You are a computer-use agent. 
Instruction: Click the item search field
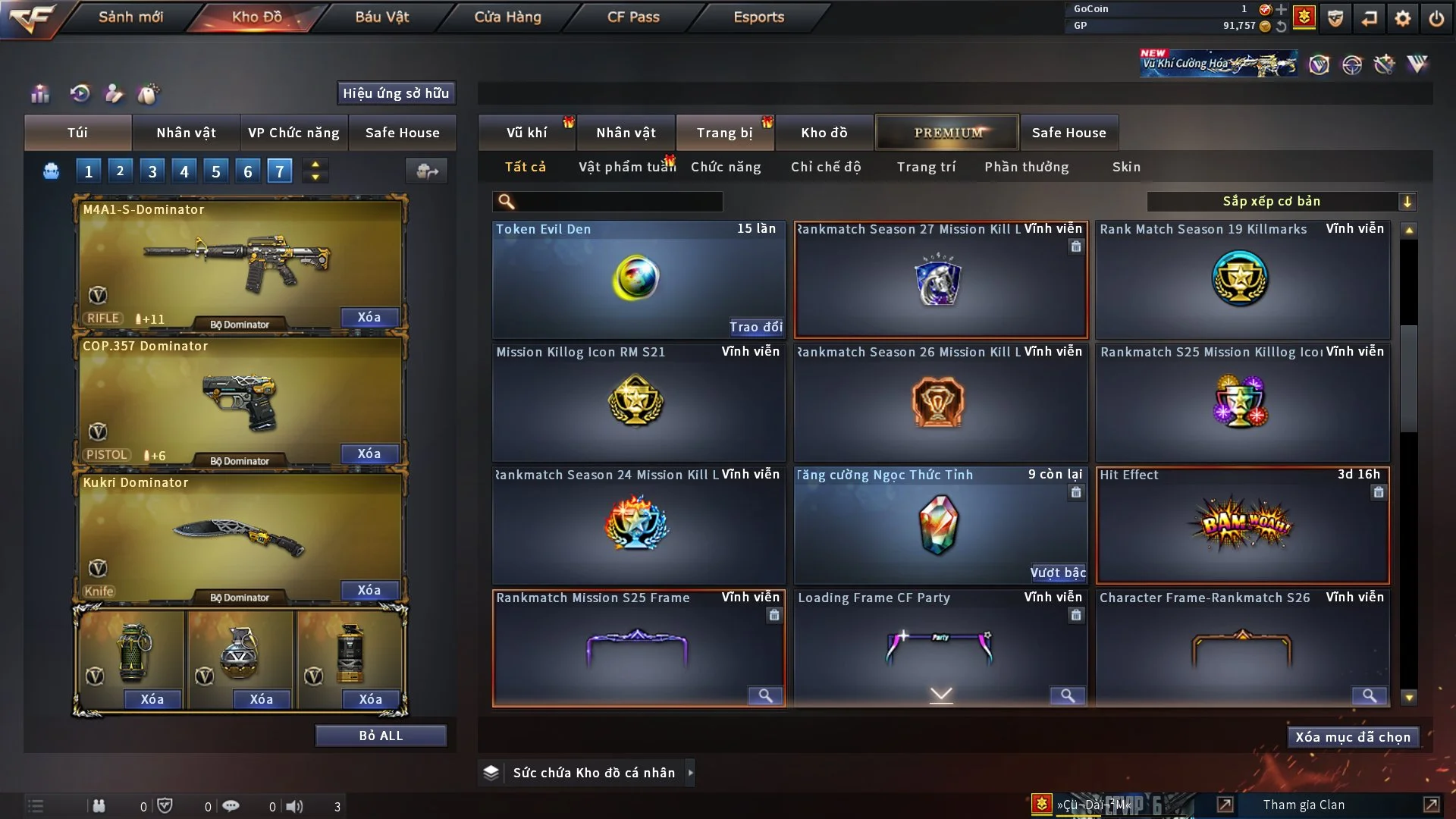tap(617, 201)
